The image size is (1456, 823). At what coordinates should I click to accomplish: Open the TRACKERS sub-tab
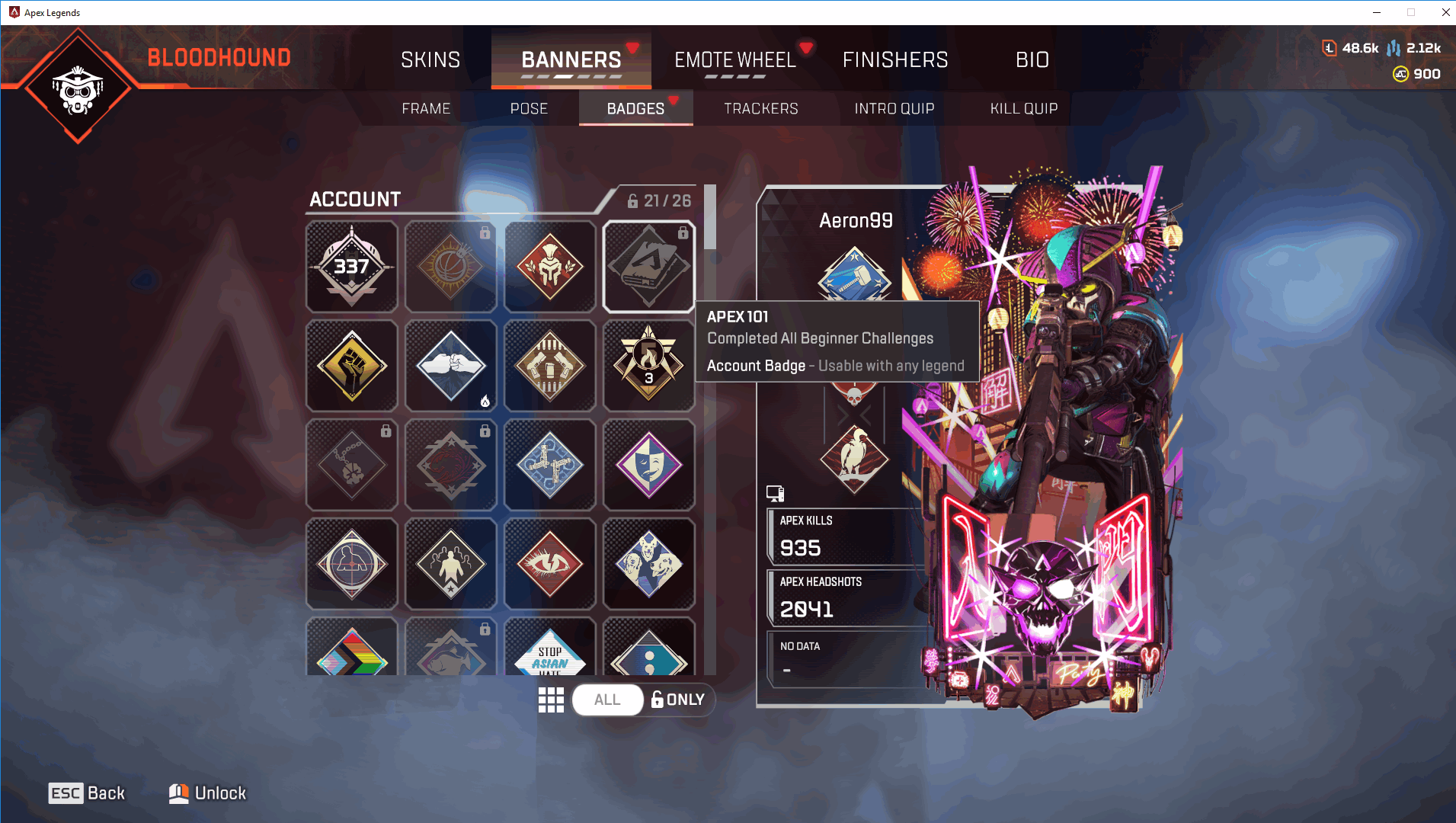(x=760, y=108)
